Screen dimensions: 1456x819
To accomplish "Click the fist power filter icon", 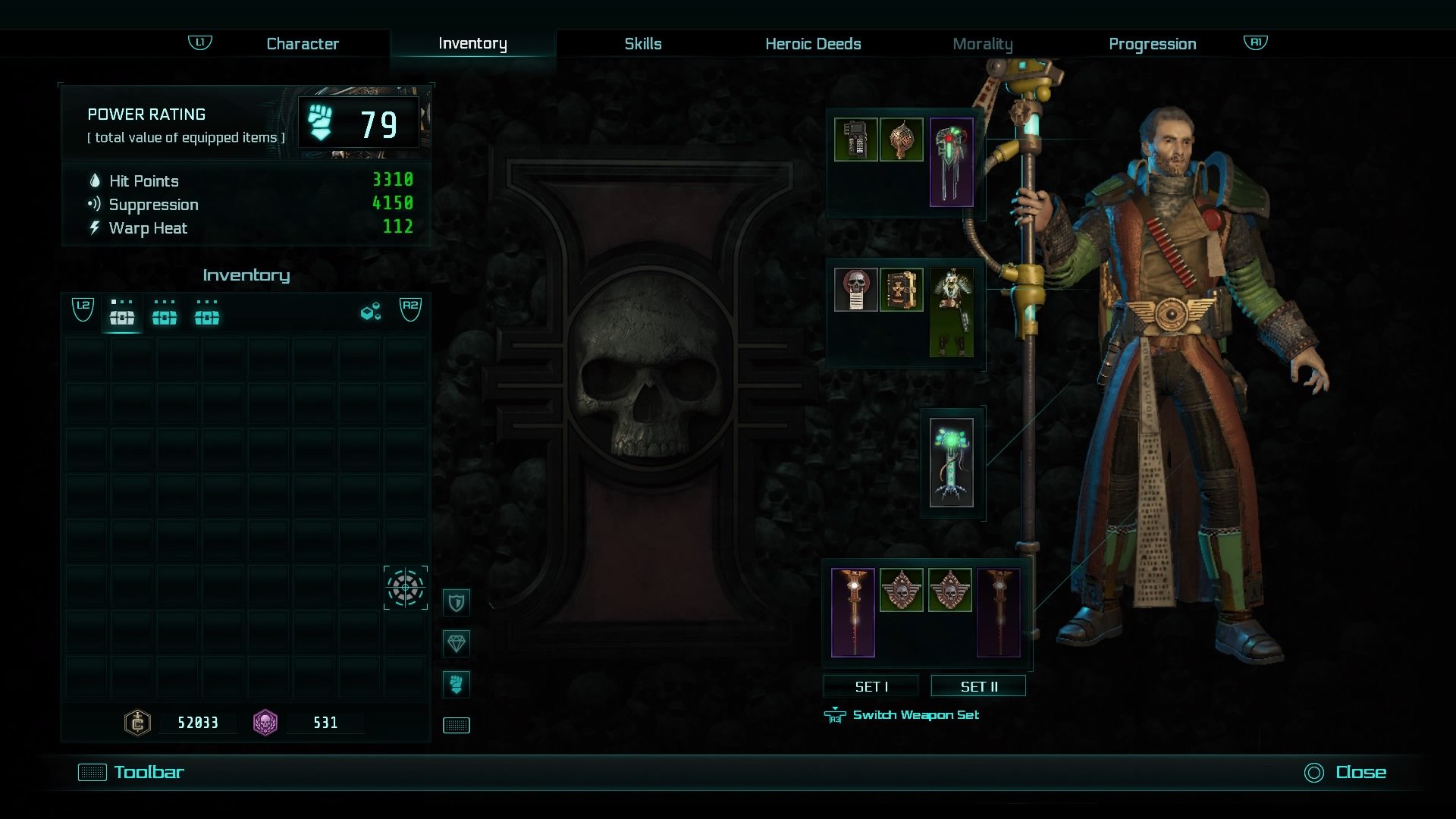I will [457, 683].
